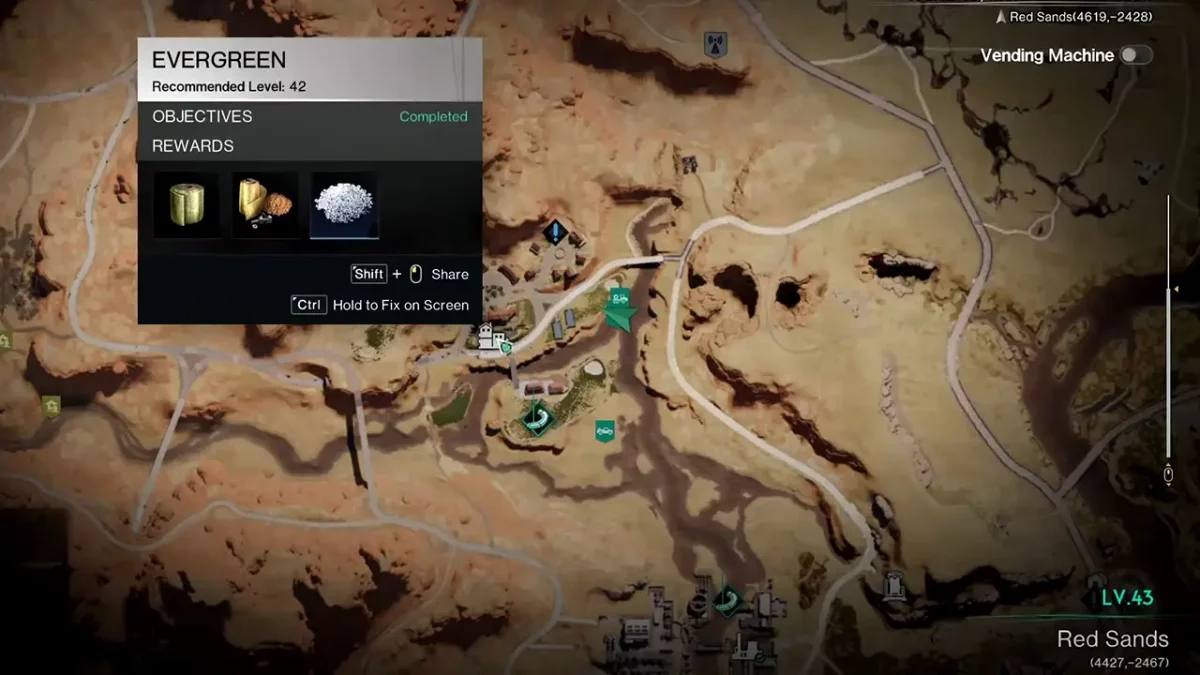Click the white house settlement marker
The image size is (1200, 675).
tap(490, 339)
